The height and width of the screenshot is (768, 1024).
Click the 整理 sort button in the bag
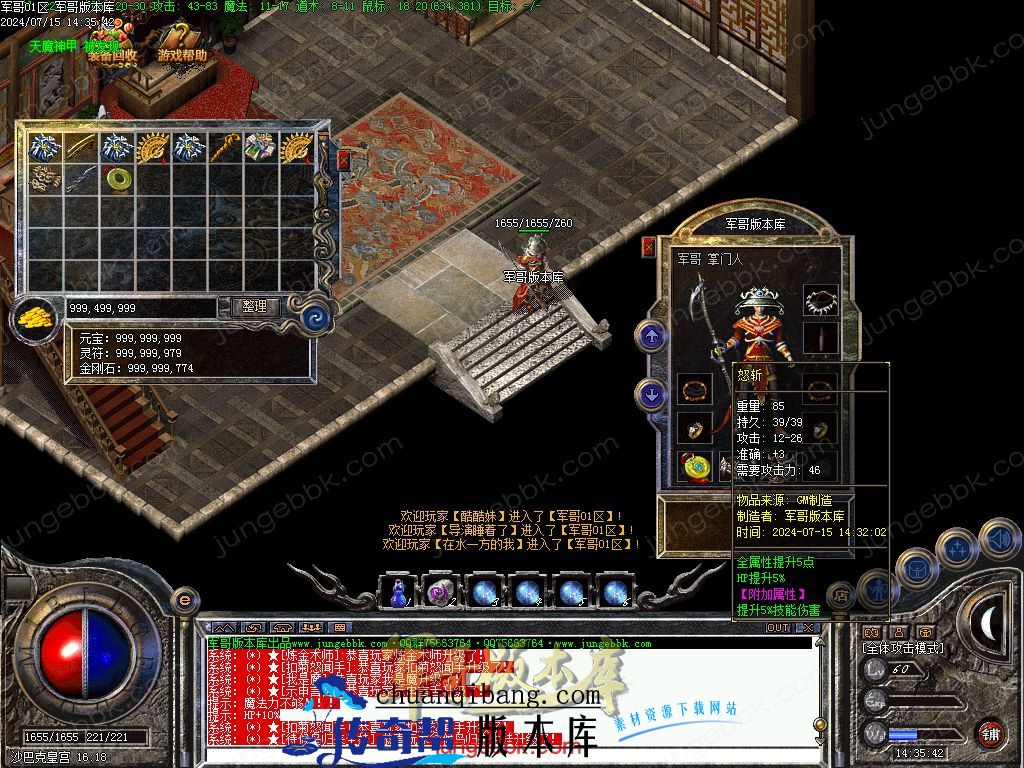(255, 307)
